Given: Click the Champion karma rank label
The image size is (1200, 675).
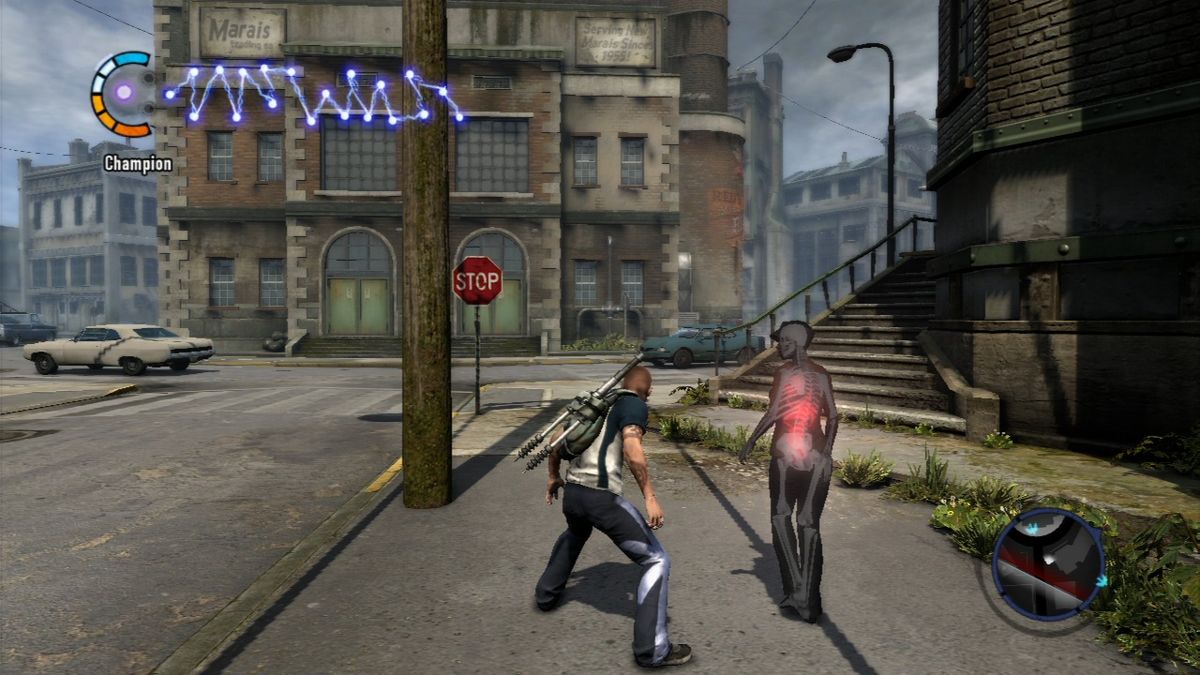Looking at the screenshot, I should point(137,163).
